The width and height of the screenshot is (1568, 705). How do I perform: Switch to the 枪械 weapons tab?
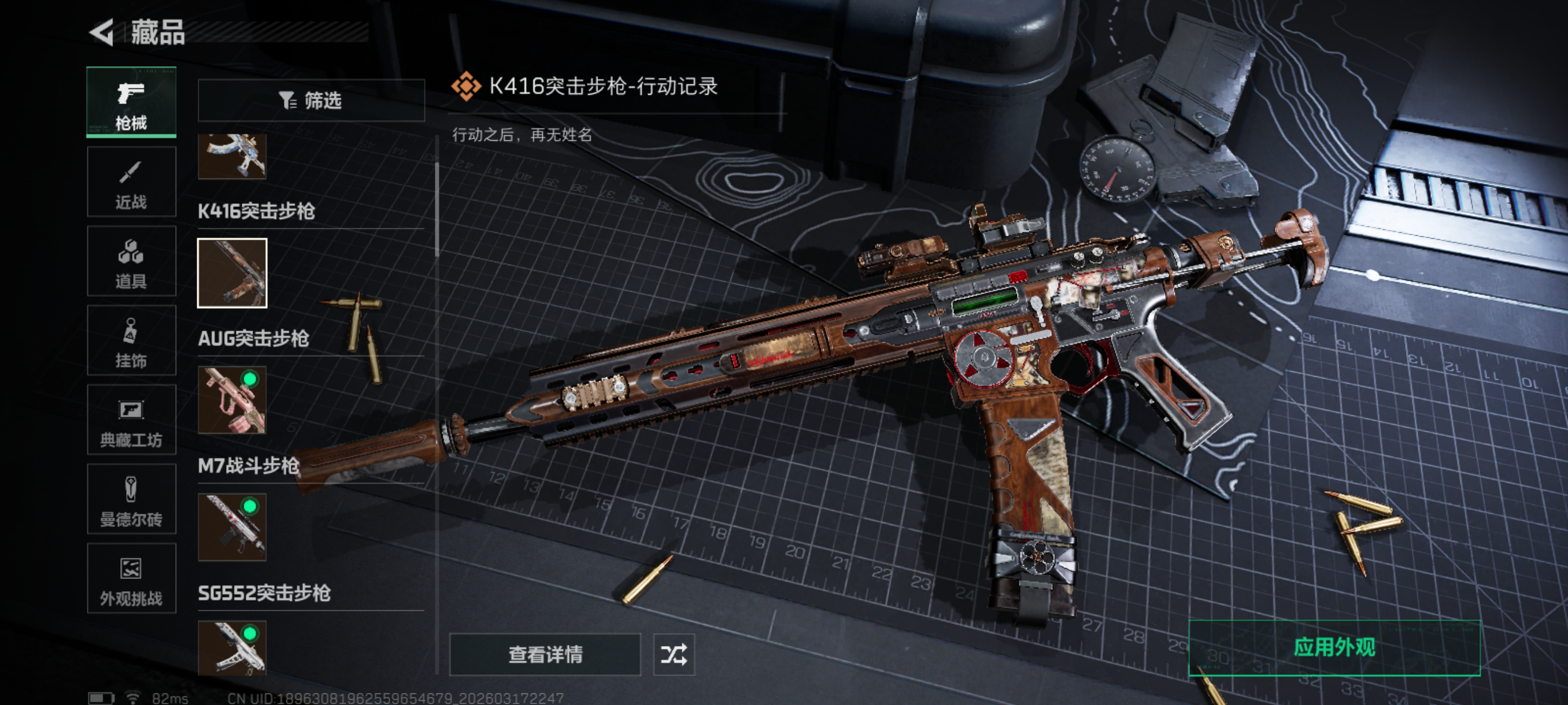131,102
